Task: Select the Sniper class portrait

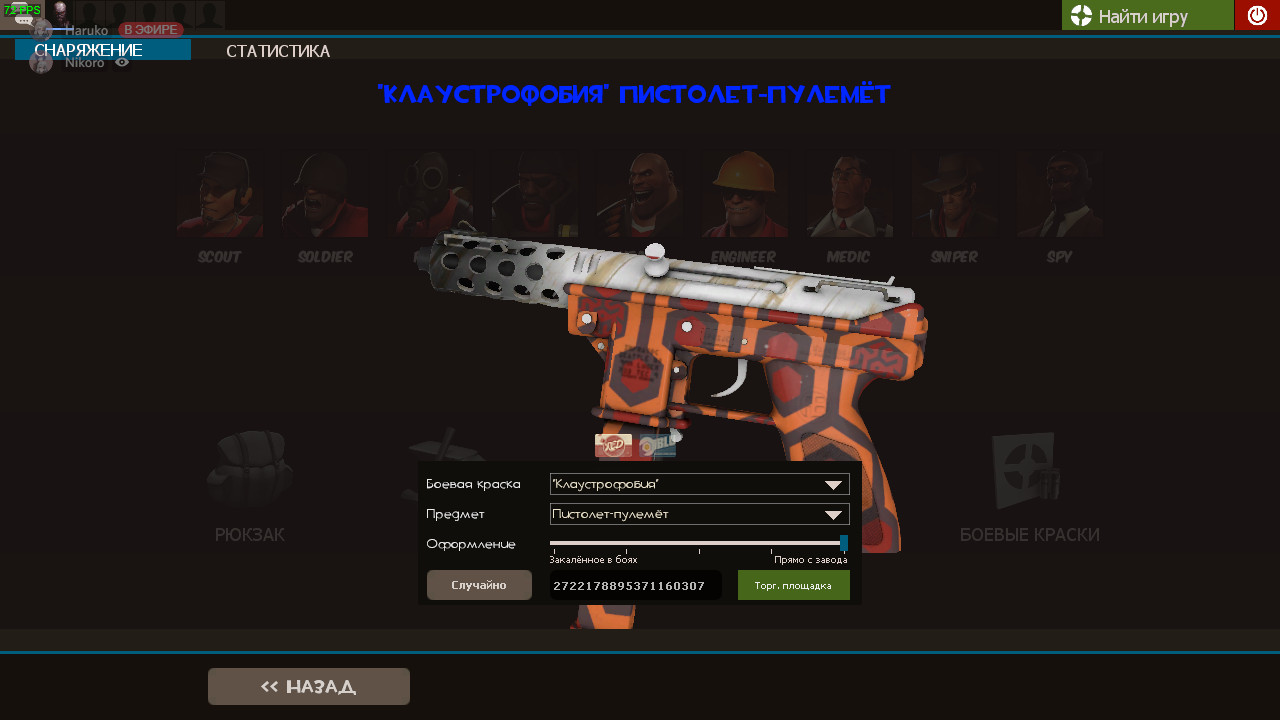Action: point(953,195)
